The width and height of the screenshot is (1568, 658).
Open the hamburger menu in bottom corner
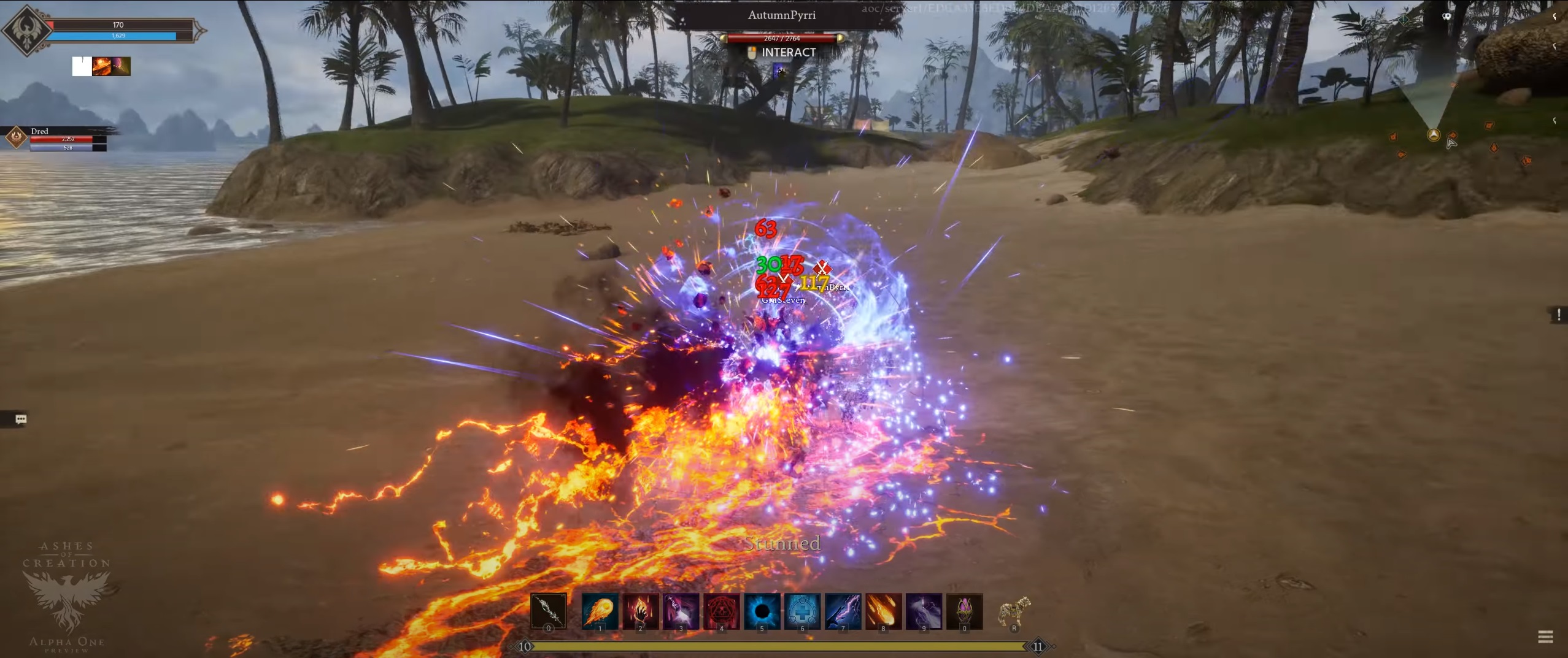(x=1545, y=637)
